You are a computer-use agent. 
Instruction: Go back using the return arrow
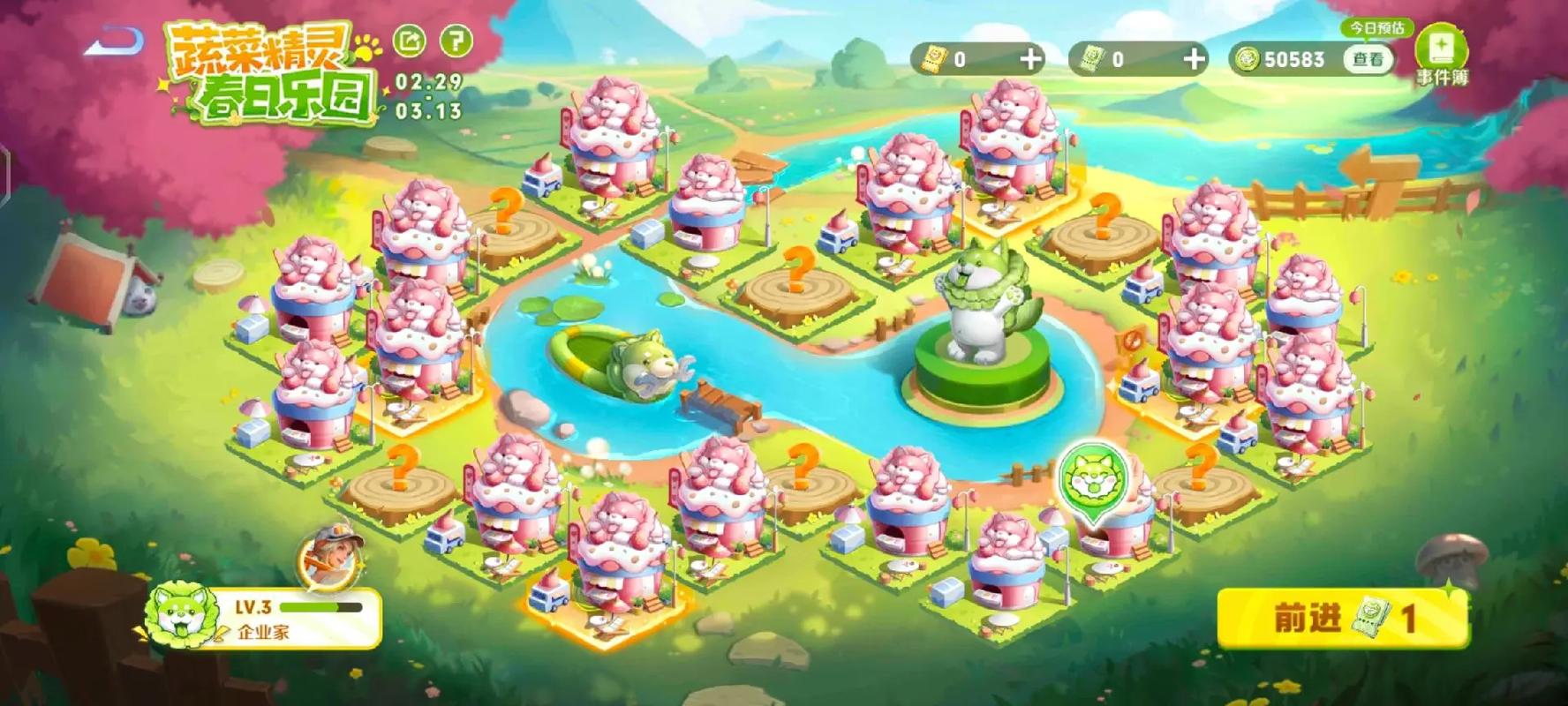pos(114,41)
